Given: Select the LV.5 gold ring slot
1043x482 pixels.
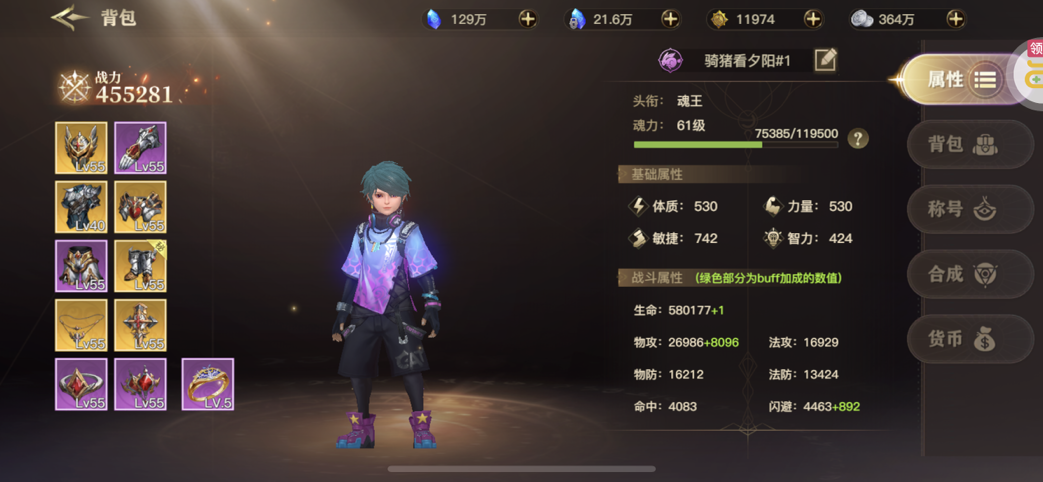Looking at the screenshot, I should point(208,384).
